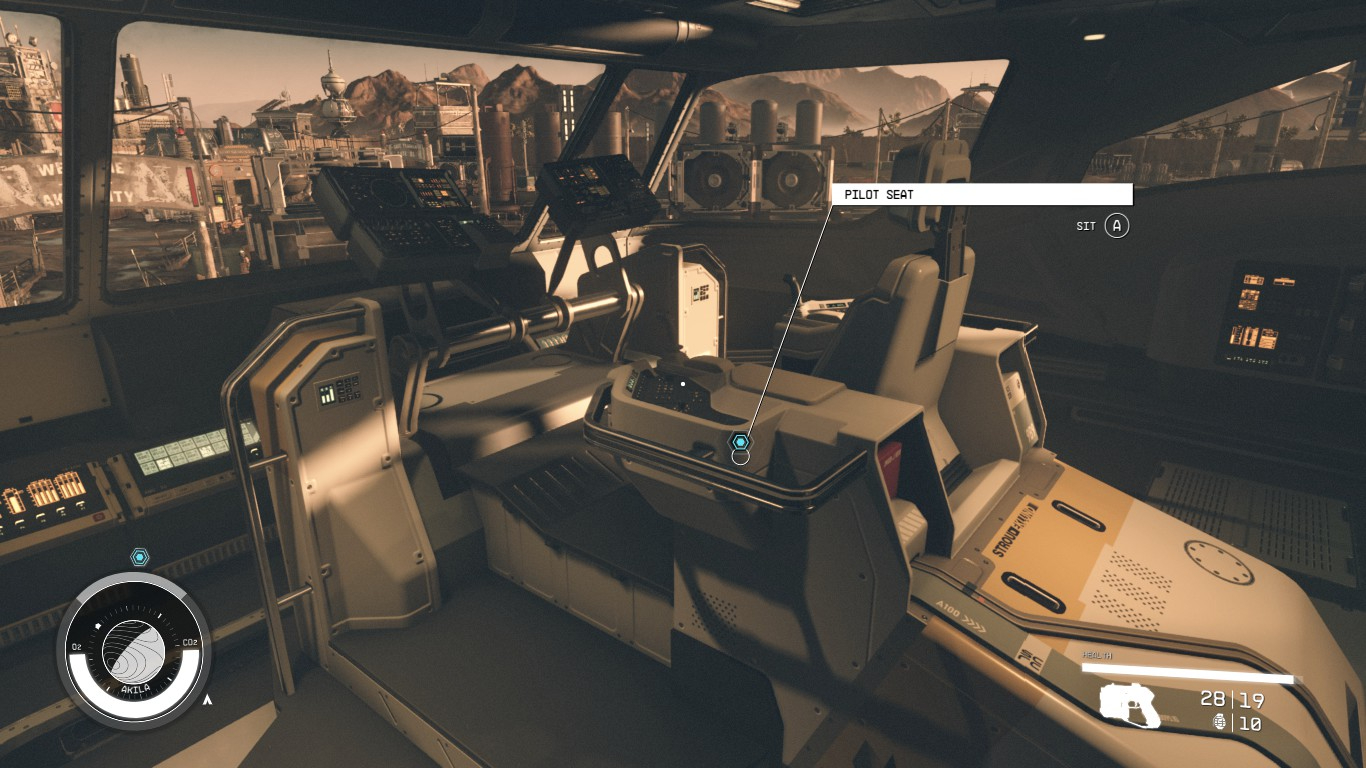The width and height of the screenshot is (1366, 768).
Task: Open the Akila planet compass dial
Action: click(x=134, y=651)
